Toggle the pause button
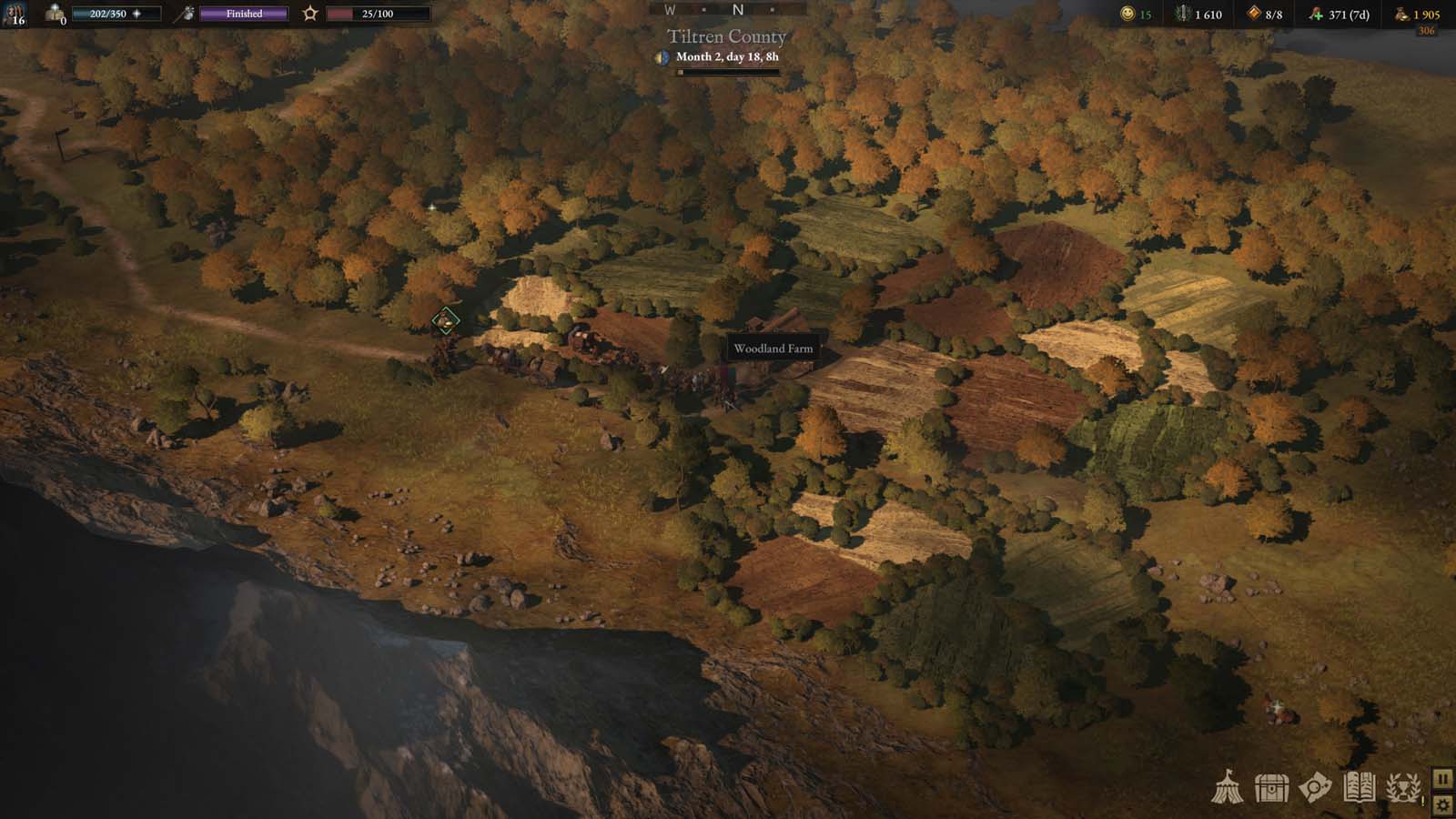The image size is (1456, 819). coord(1442,778)
